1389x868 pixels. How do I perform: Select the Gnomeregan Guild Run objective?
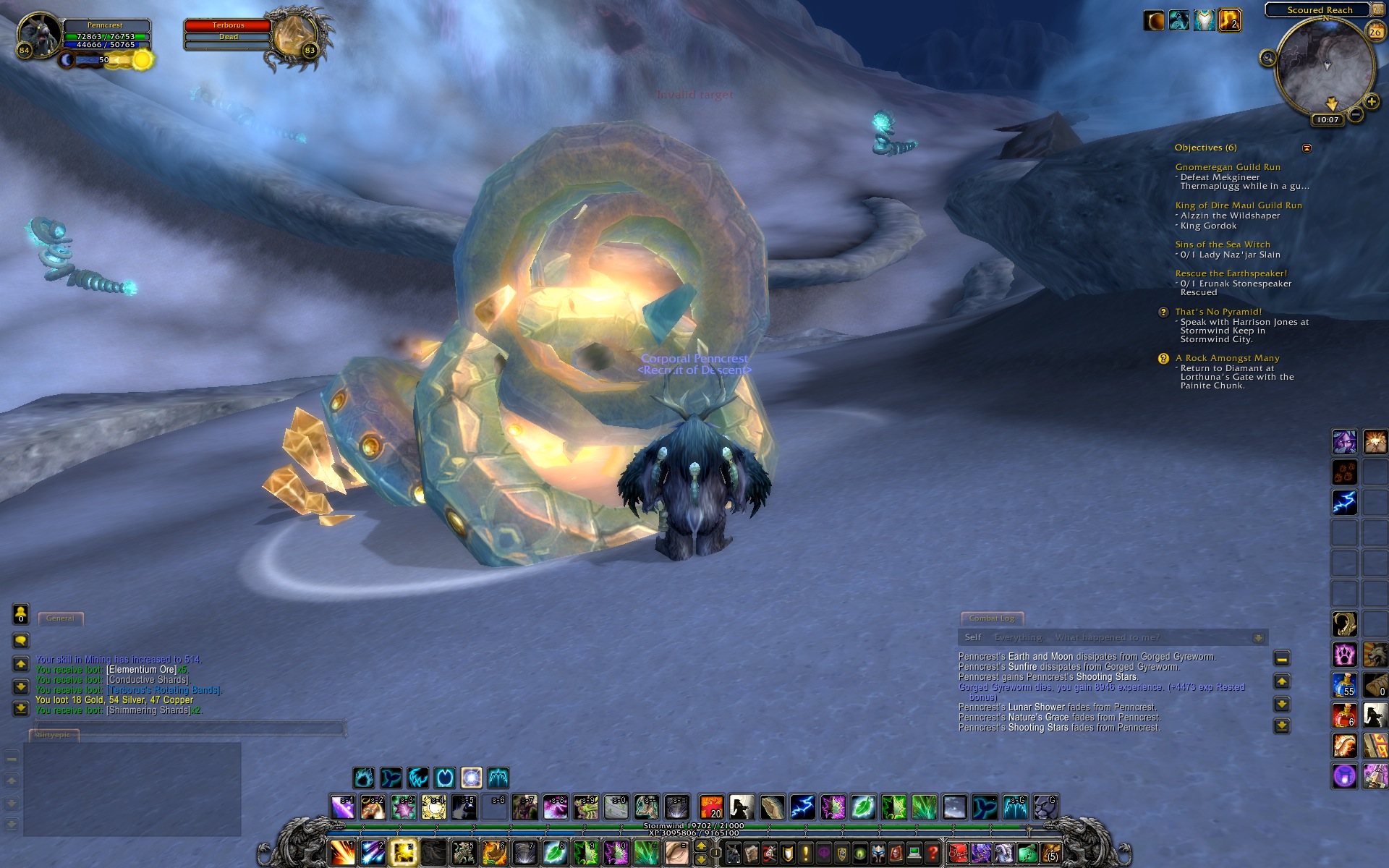point(1227,167)
